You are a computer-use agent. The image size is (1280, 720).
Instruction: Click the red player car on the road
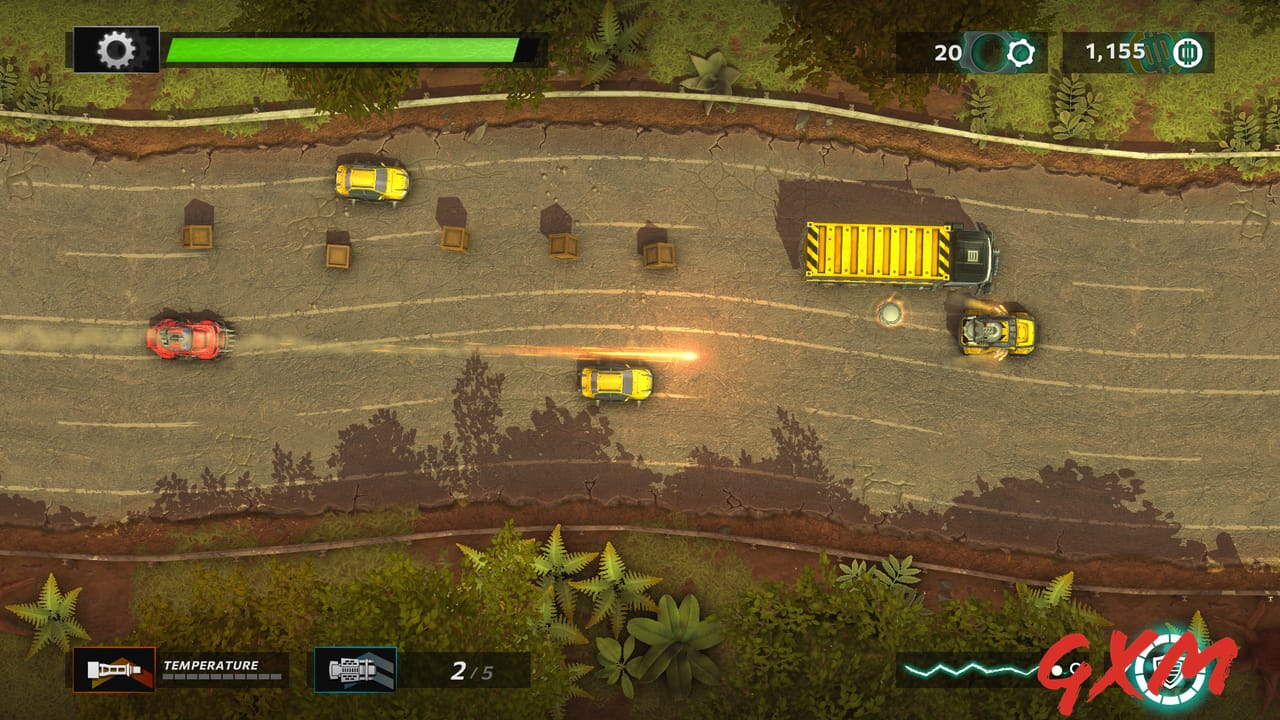pos(186,340)
